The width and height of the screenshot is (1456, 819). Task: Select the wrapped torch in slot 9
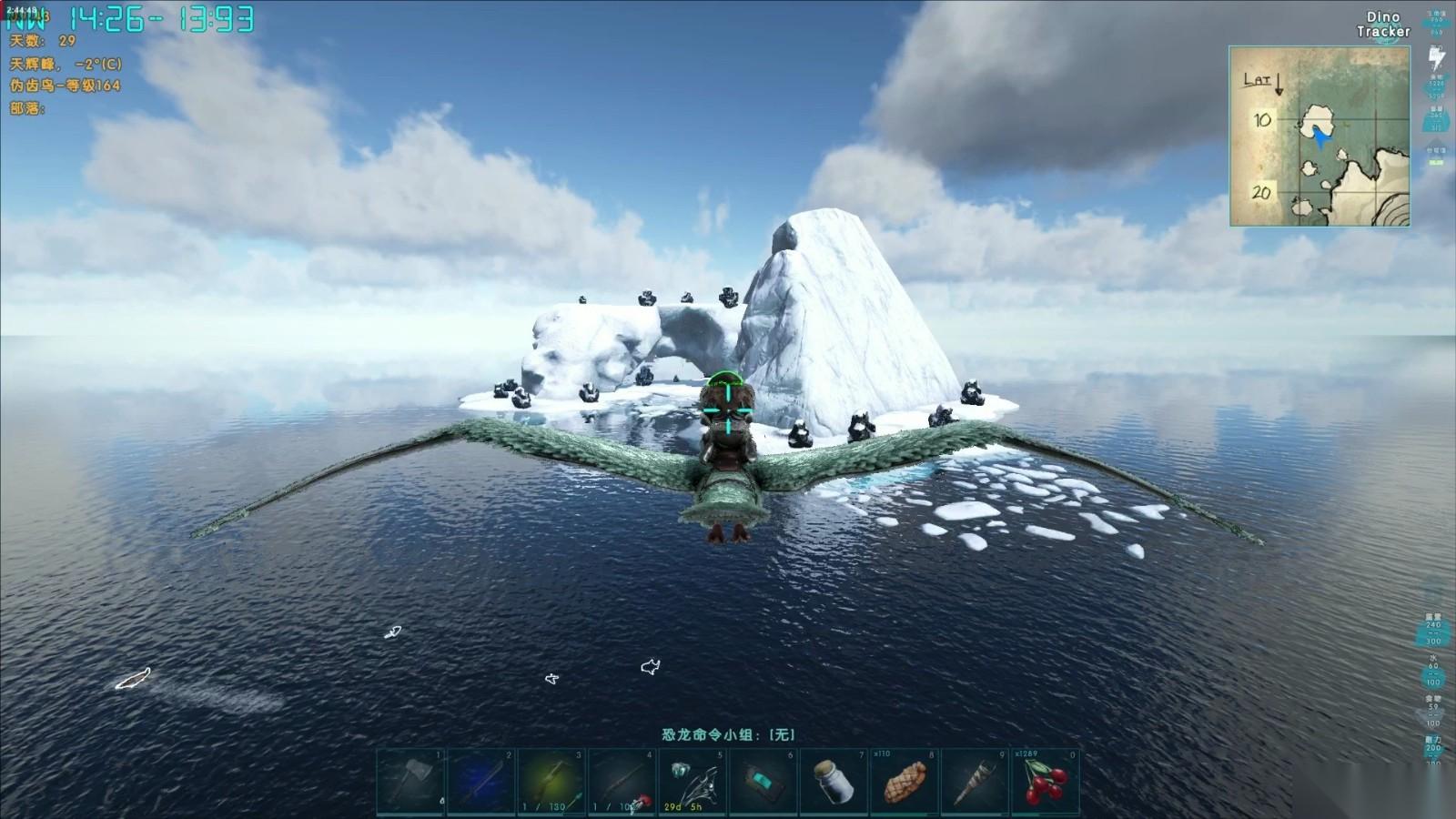(x=974, y=782)
